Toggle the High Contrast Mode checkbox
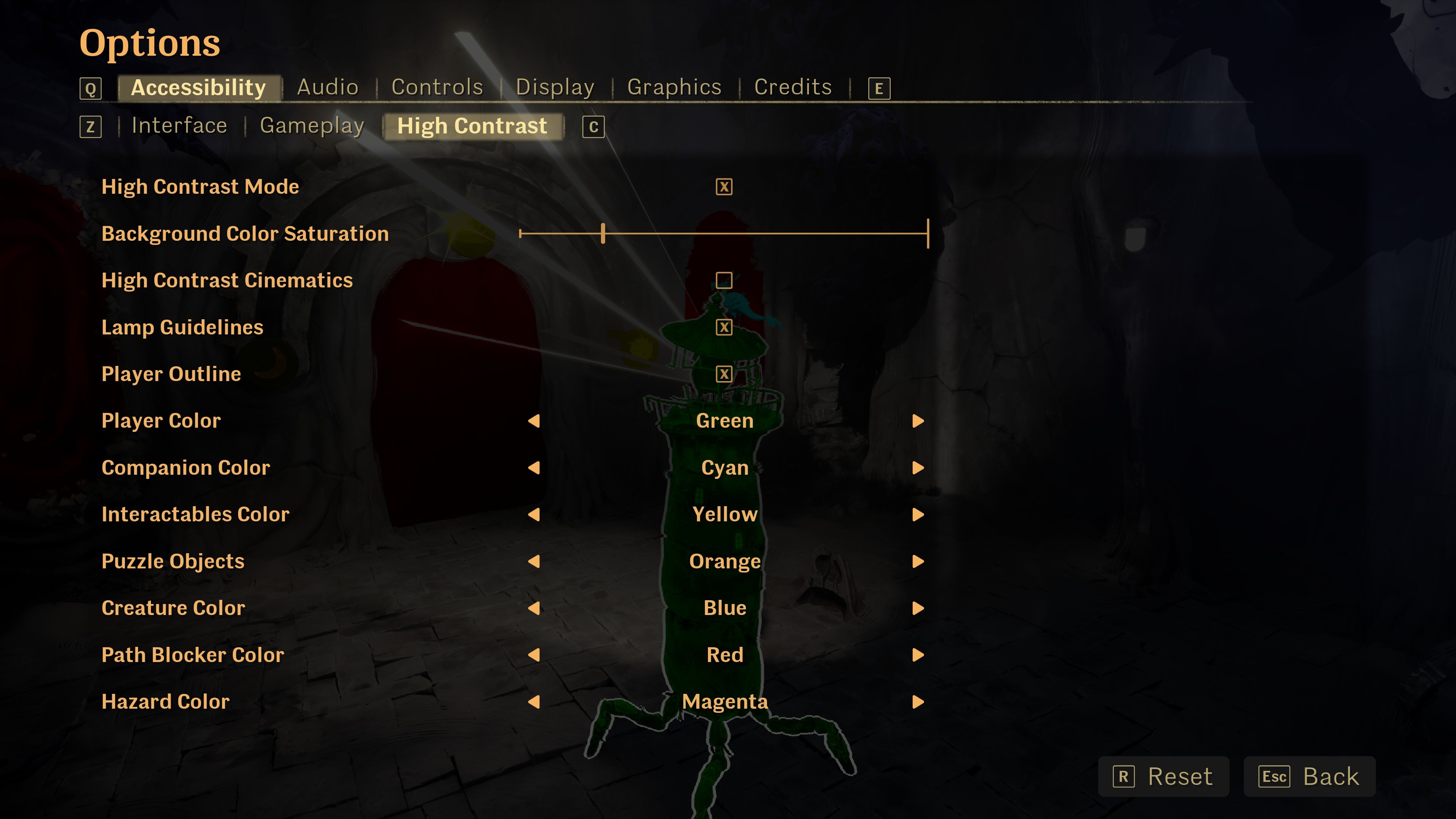The width and height of the screenshot is (1456, 819). pyautogui.click(x=724, y=187)
